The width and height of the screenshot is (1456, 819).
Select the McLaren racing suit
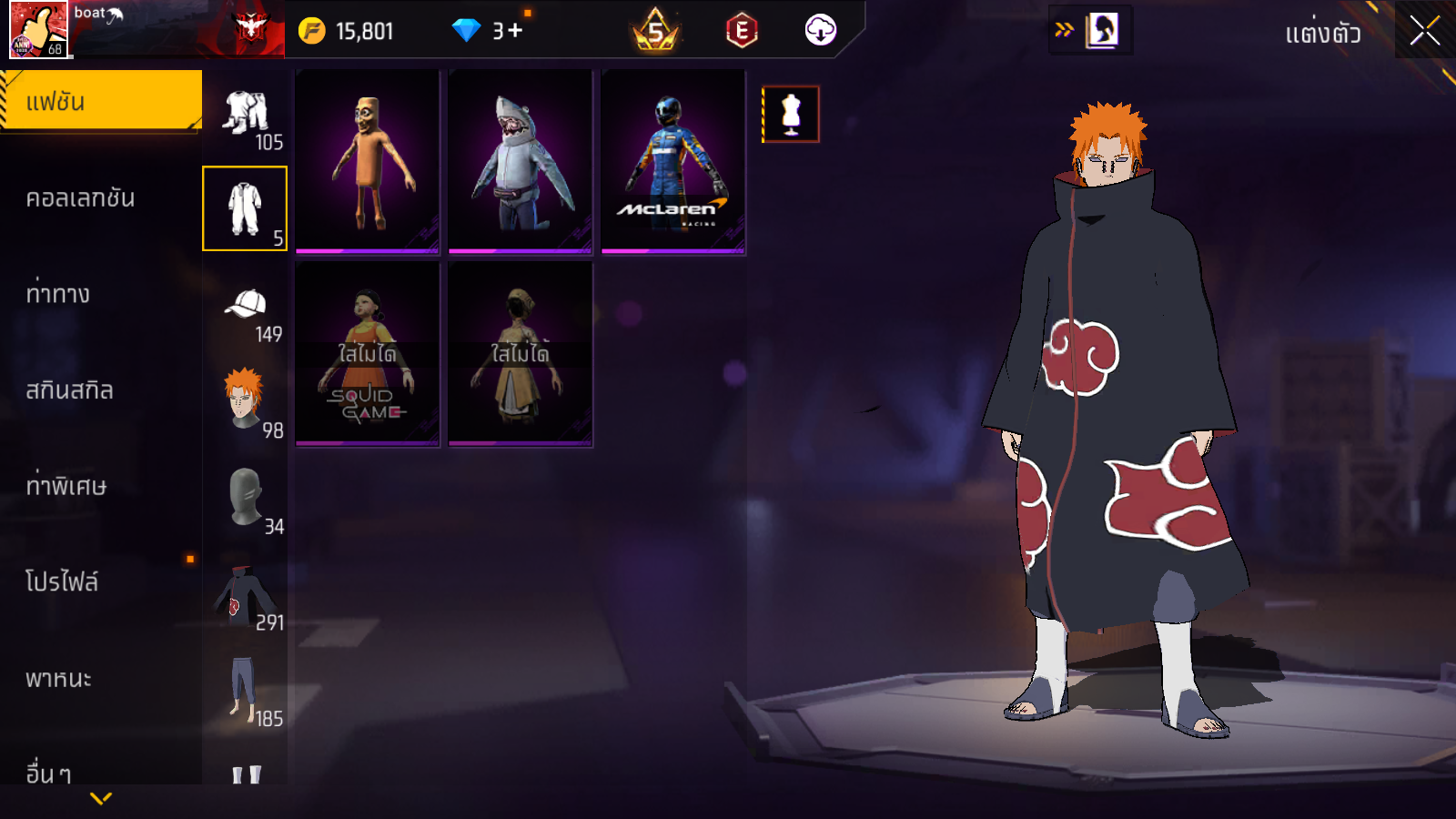(x=672, y=162)
